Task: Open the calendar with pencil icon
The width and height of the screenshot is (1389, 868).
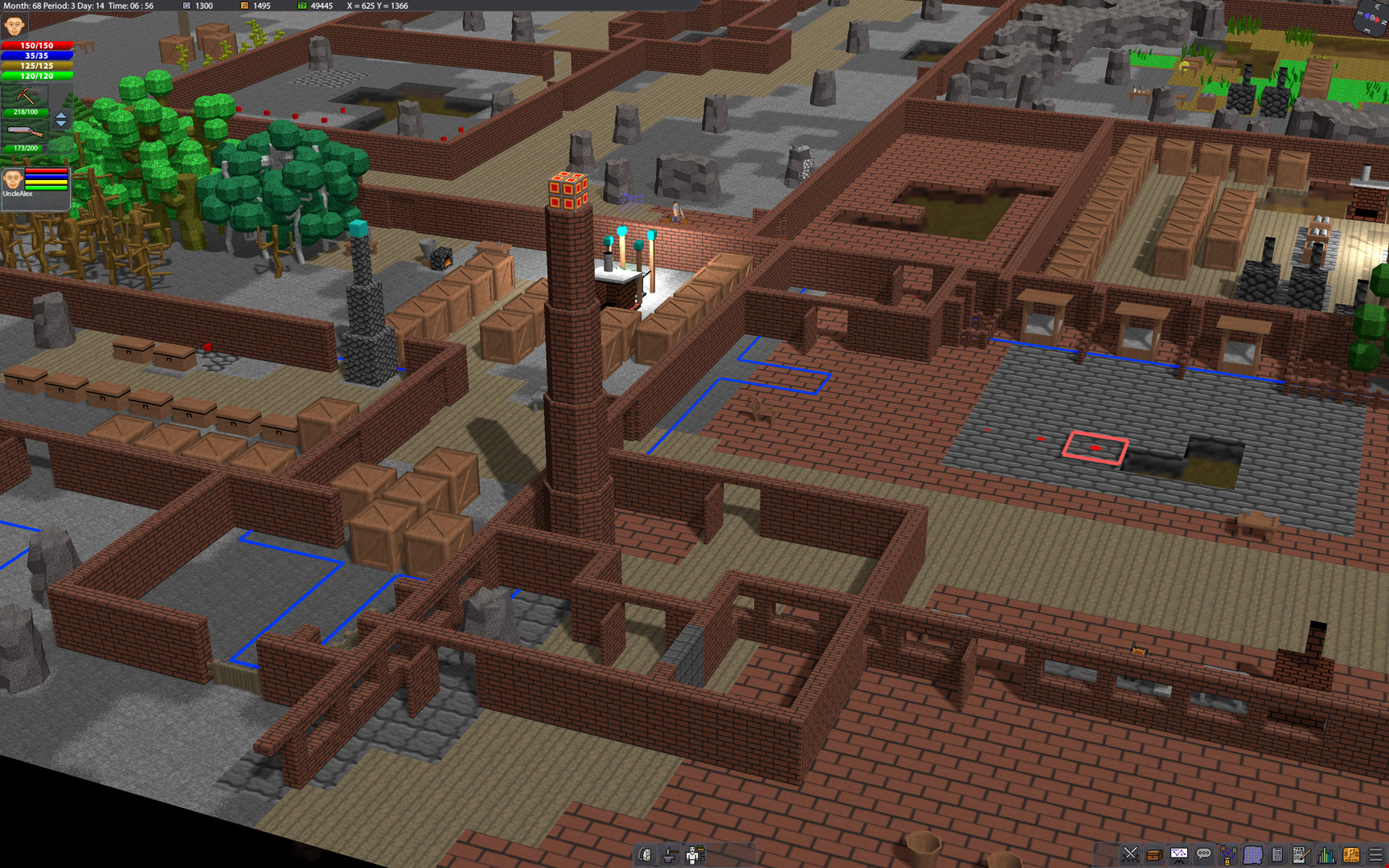Action: click(x=1302, y=854)
